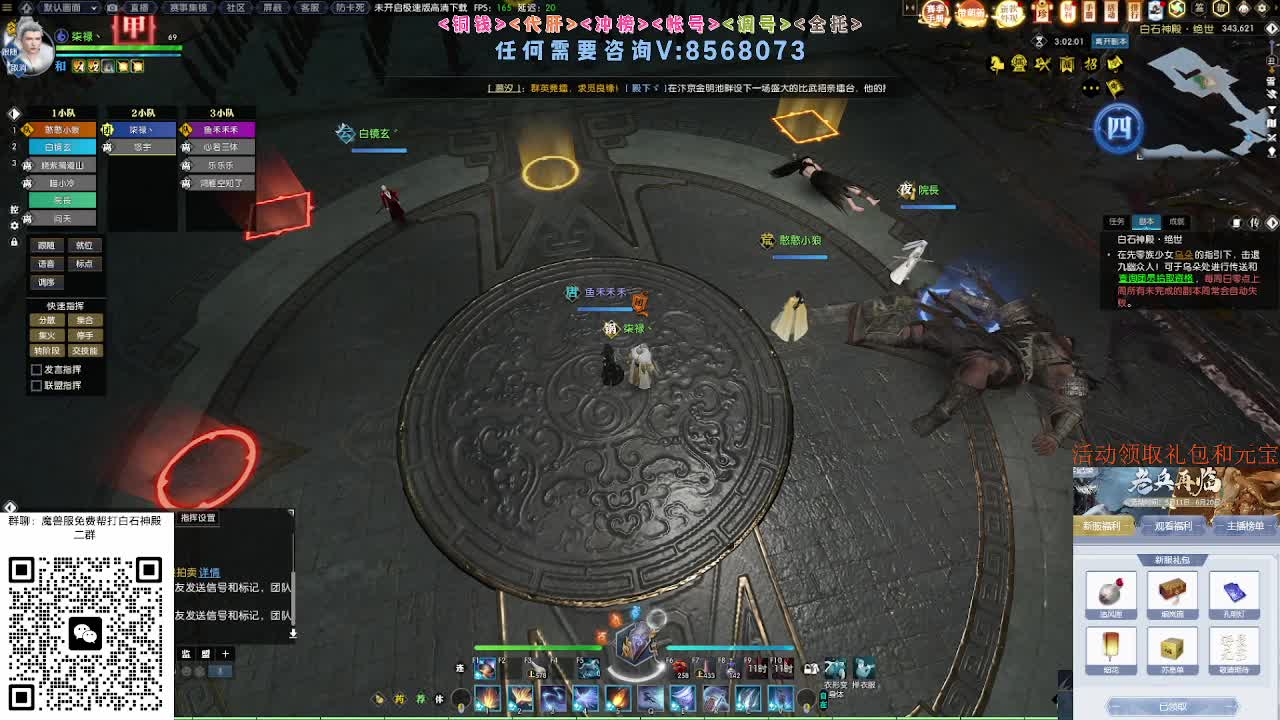1280x720 pixels.
Task: Click the settings gear icon at top right
Action: point(1262,9)
